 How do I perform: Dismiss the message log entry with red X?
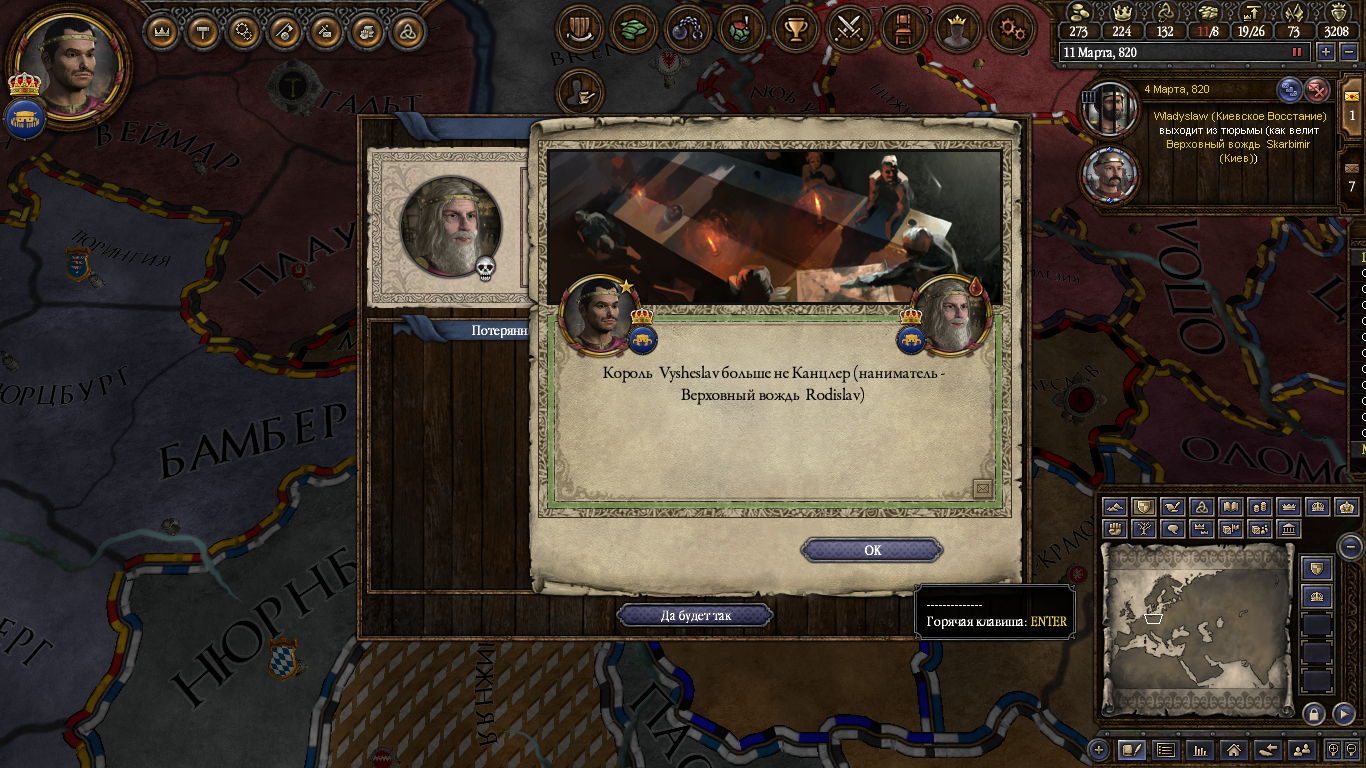click(1318, 90)
